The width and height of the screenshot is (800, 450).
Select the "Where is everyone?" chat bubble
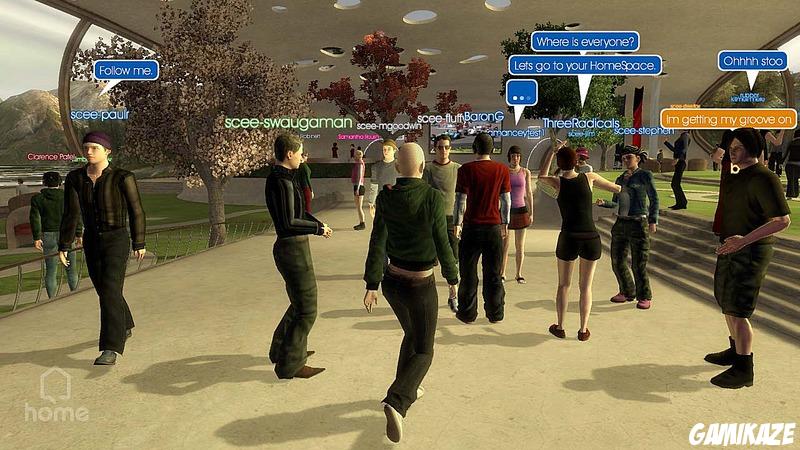585,42
